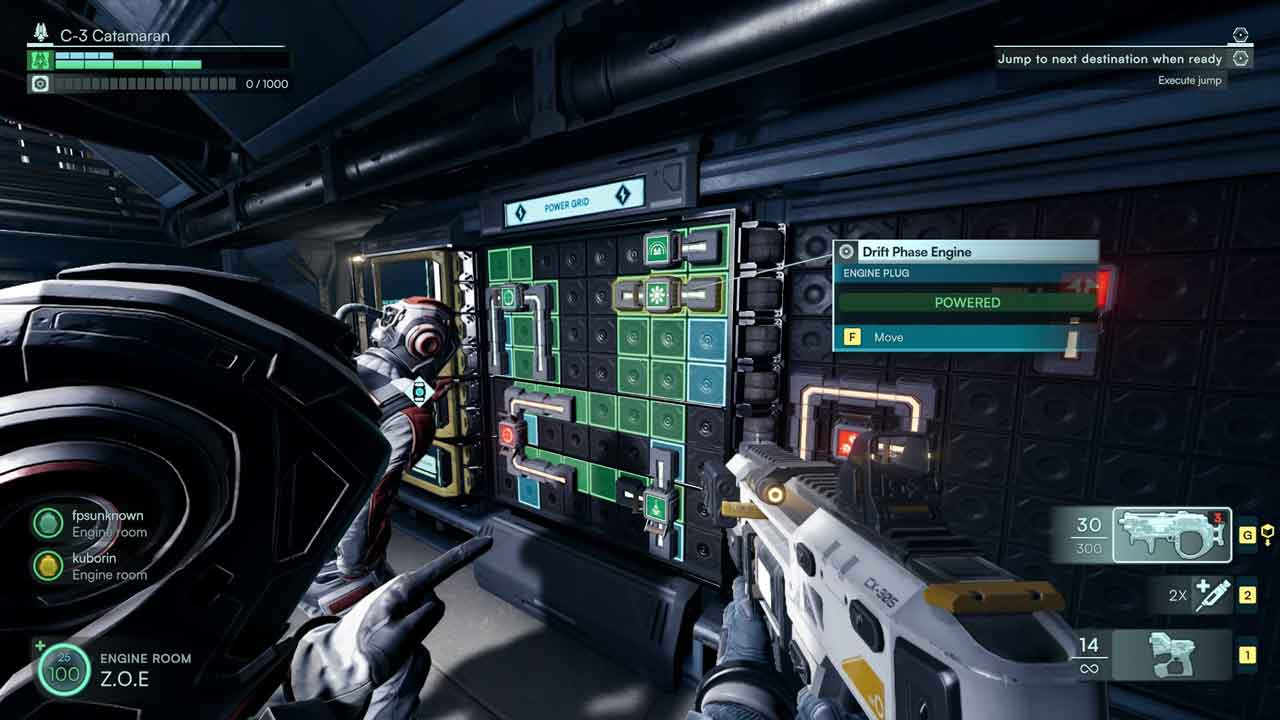Select the Z.O.E player health ring
1280x720 pixels.
pos(62,670)
